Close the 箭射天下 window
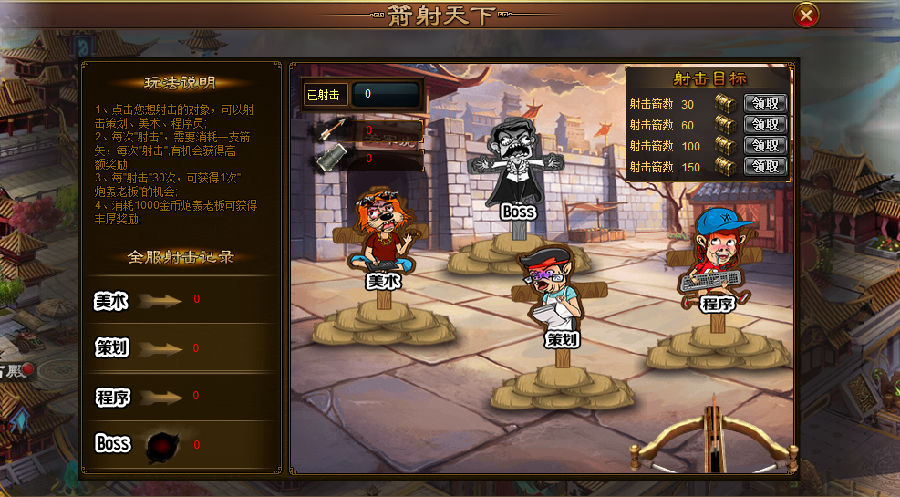Viewport: 900px width, 497px height. (806, 15)
